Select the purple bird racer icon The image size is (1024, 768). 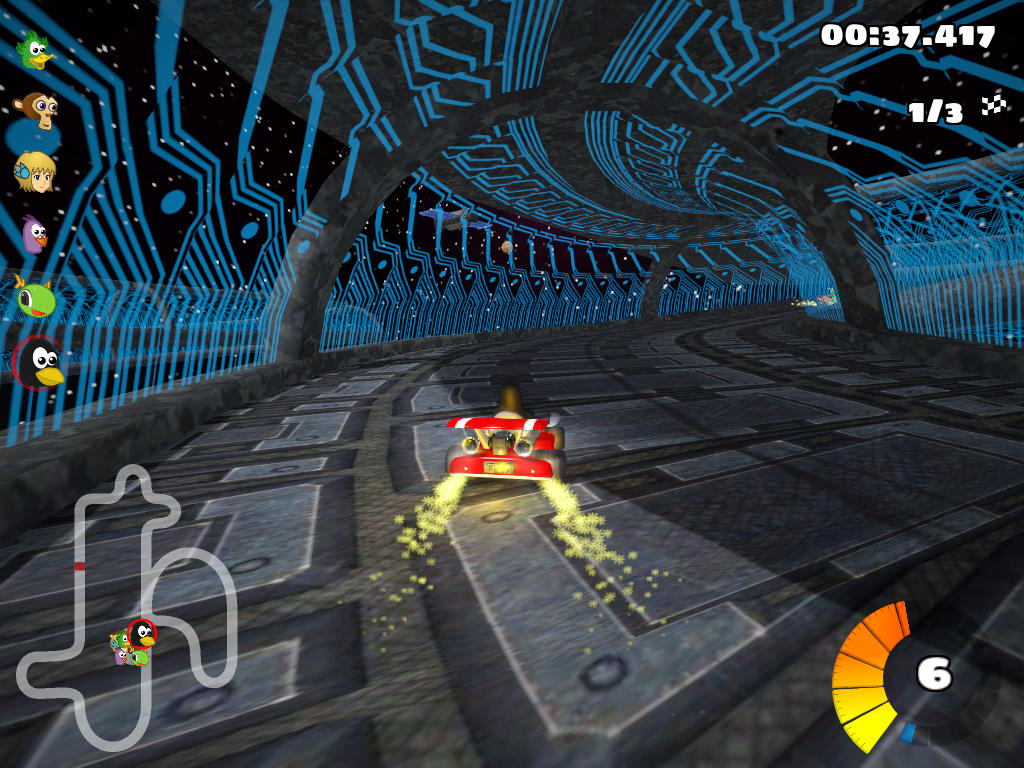click(36, 236)
